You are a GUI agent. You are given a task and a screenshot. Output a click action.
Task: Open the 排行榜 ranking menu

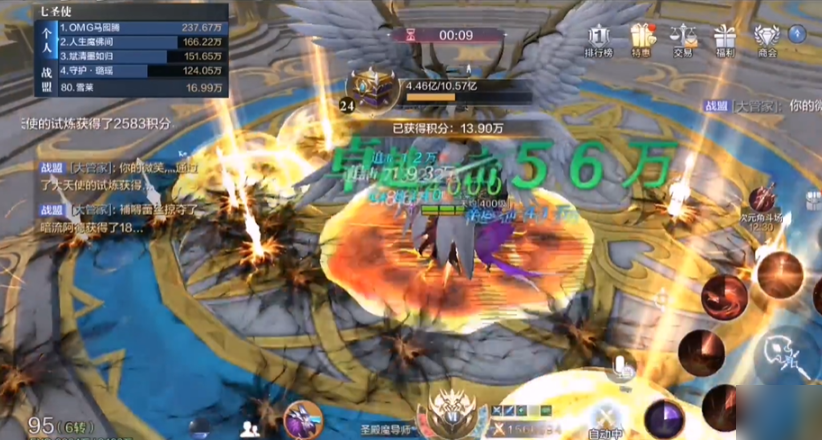(599, 39)
